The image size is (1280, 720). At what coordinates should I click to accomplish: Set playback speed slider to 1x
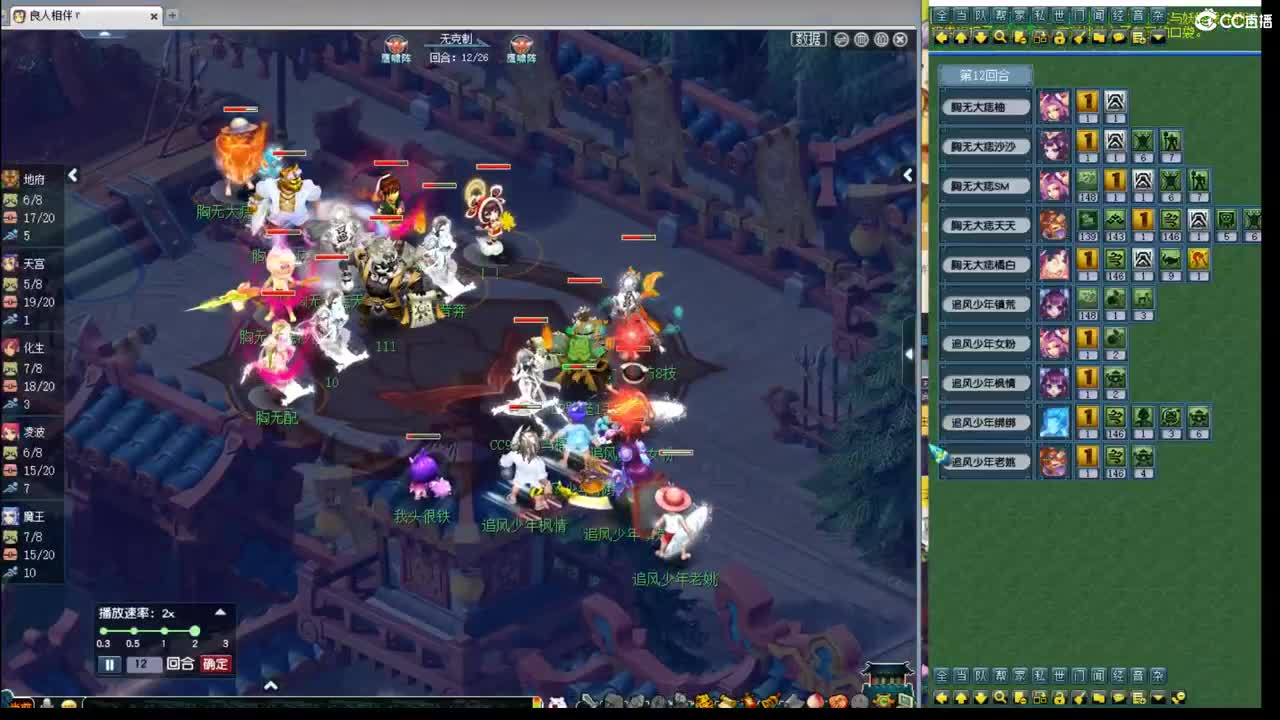(x=165, y=631)
